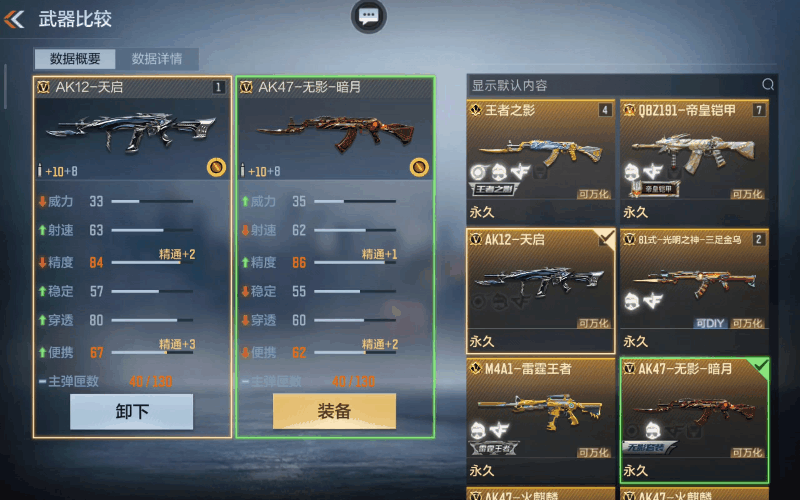Choose the AK47-无影-暗月 card in the weapon list
This screenshot has height=500, width=800.
point(694,420)
